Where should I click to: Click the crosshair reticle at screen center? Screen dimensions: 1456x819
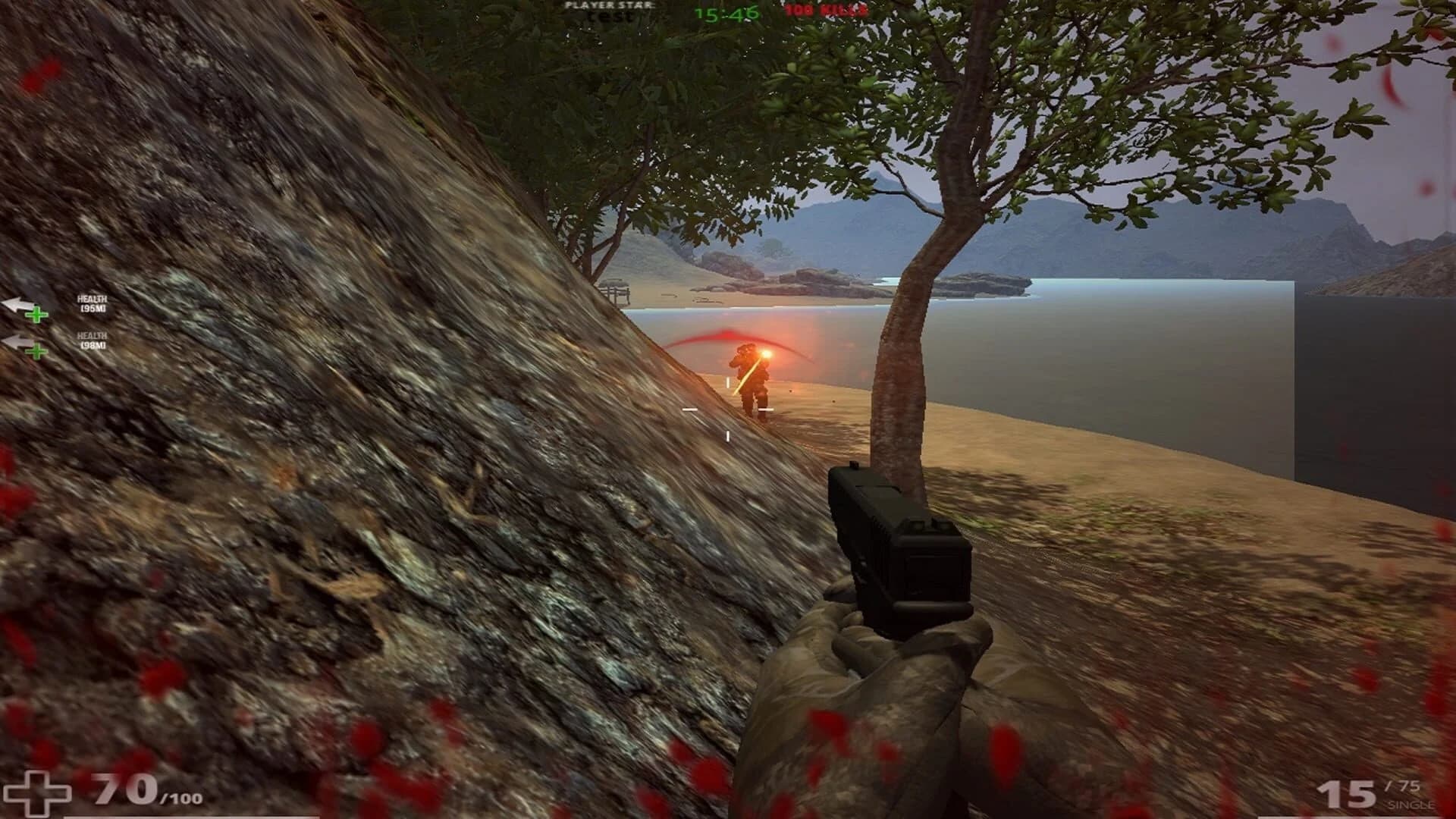pyautogui.click(x=728, y=409)
